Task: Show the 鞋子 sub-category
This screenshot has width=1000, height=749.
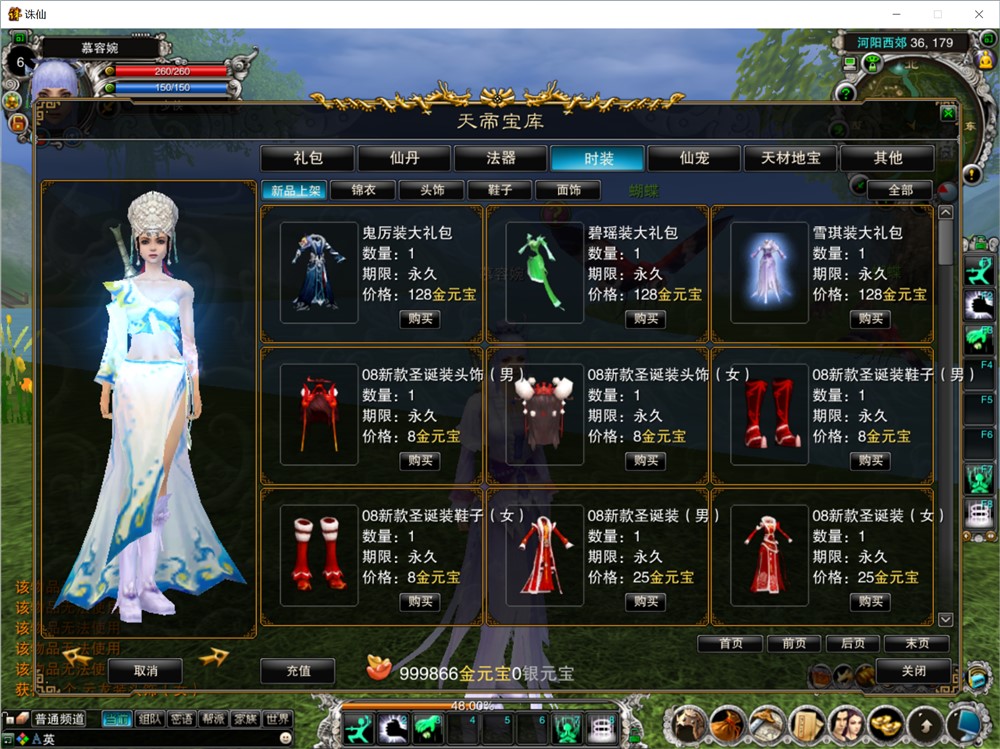Action: pyautogui.click(x=500, y=190)
